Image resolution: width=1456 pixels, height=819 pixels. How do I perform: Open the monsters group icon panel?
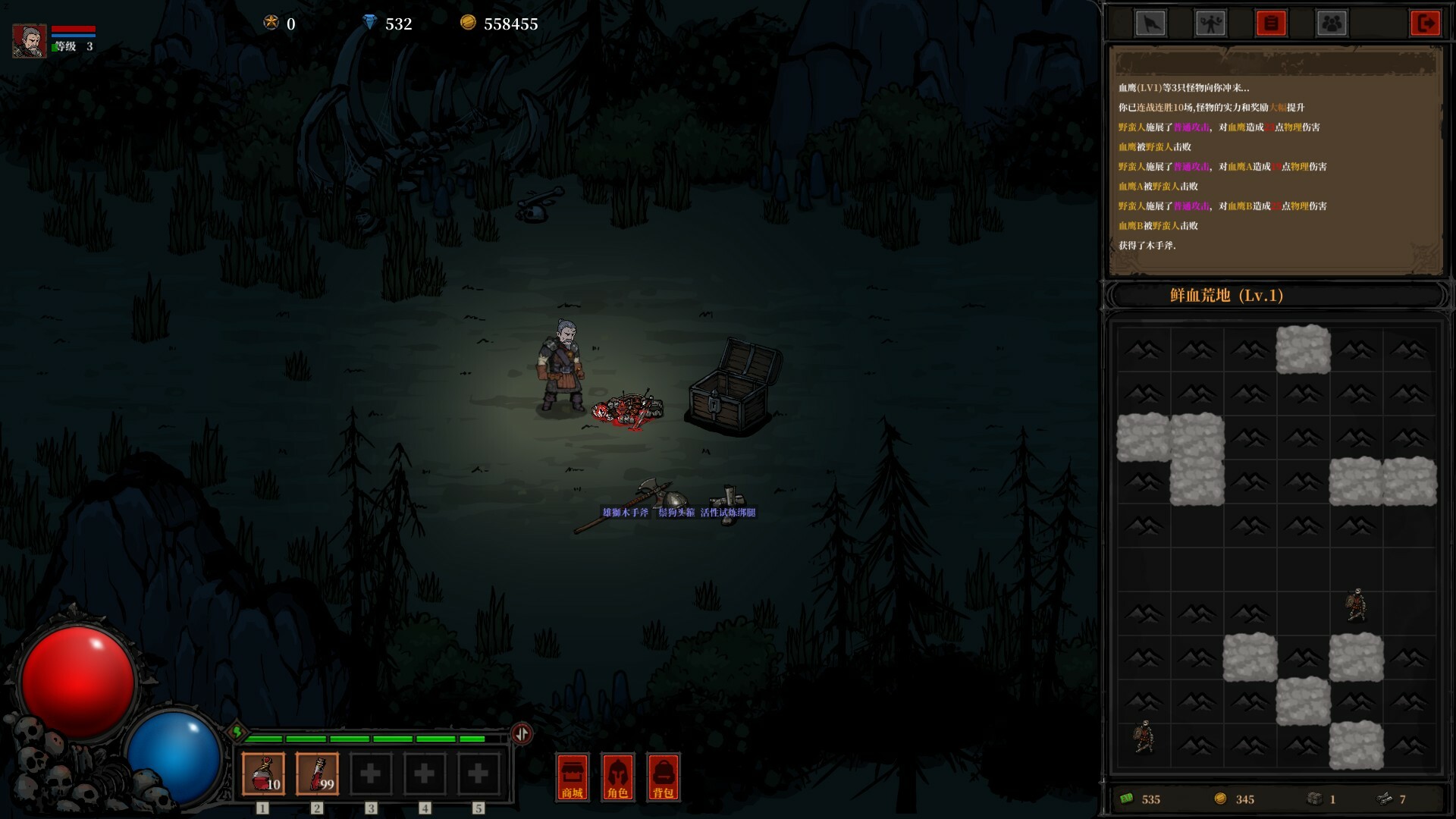tap(1331, 23)
